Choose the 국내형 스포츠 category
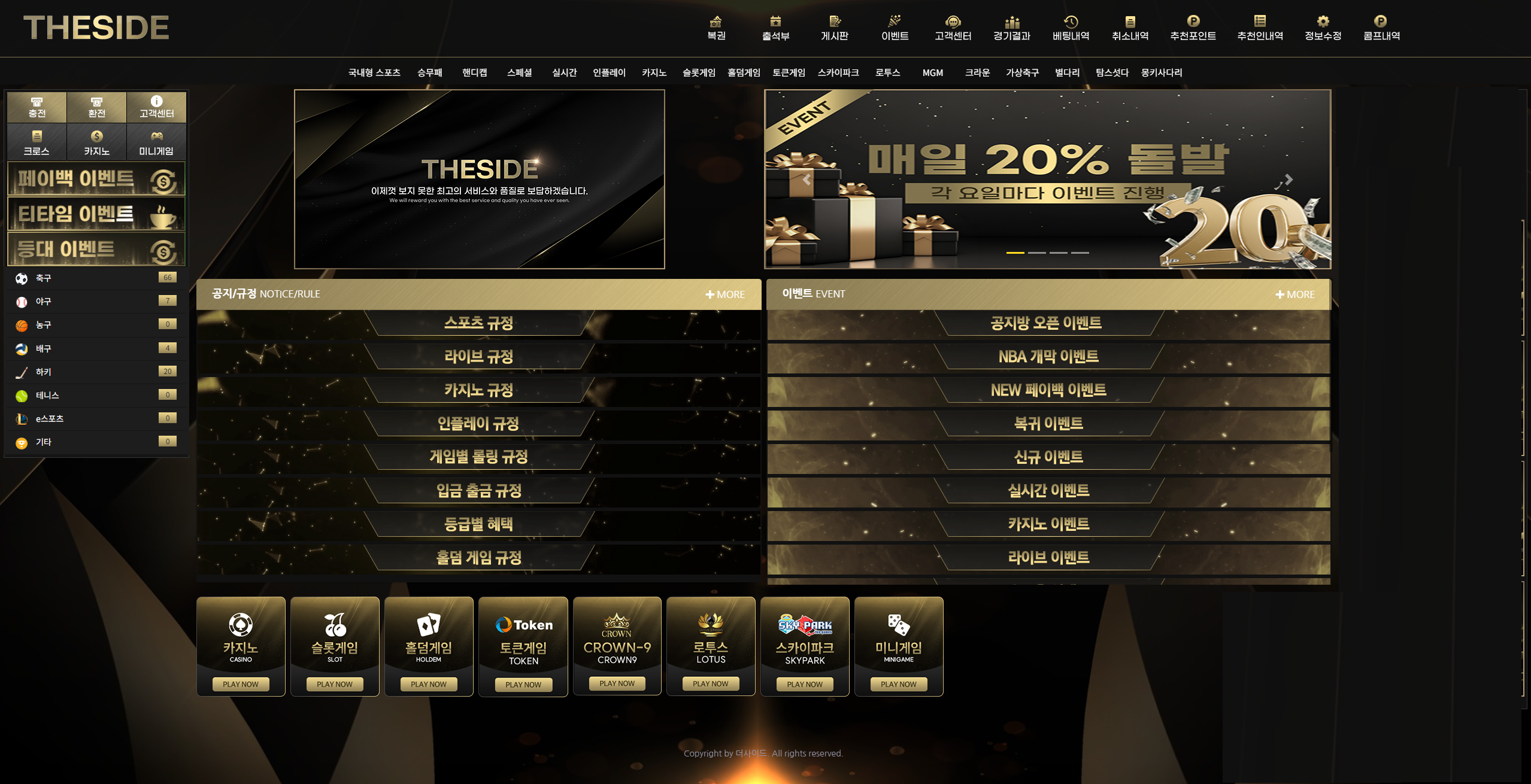The height and width of the screenshot is (784, 1531). point(374,72)
